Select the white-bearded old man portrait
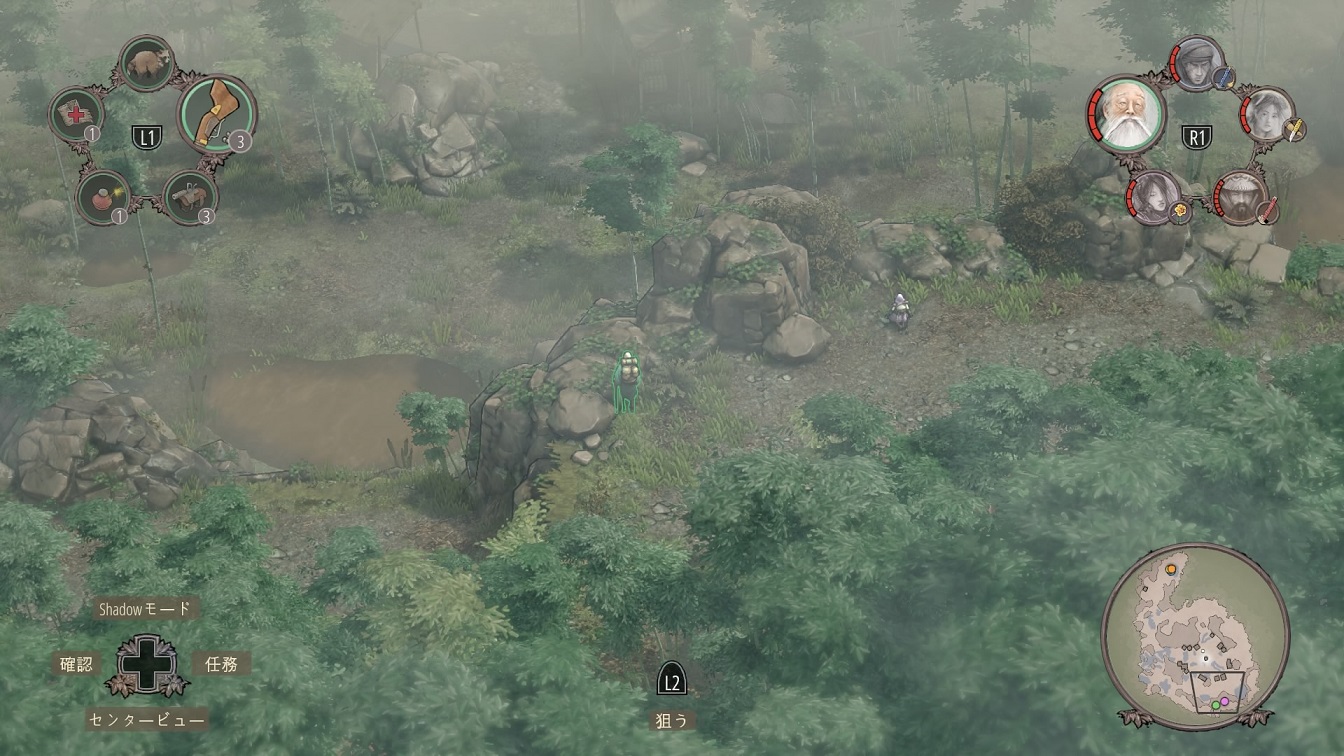This screenshot has width=1344, height=756. click(1126, 113)
